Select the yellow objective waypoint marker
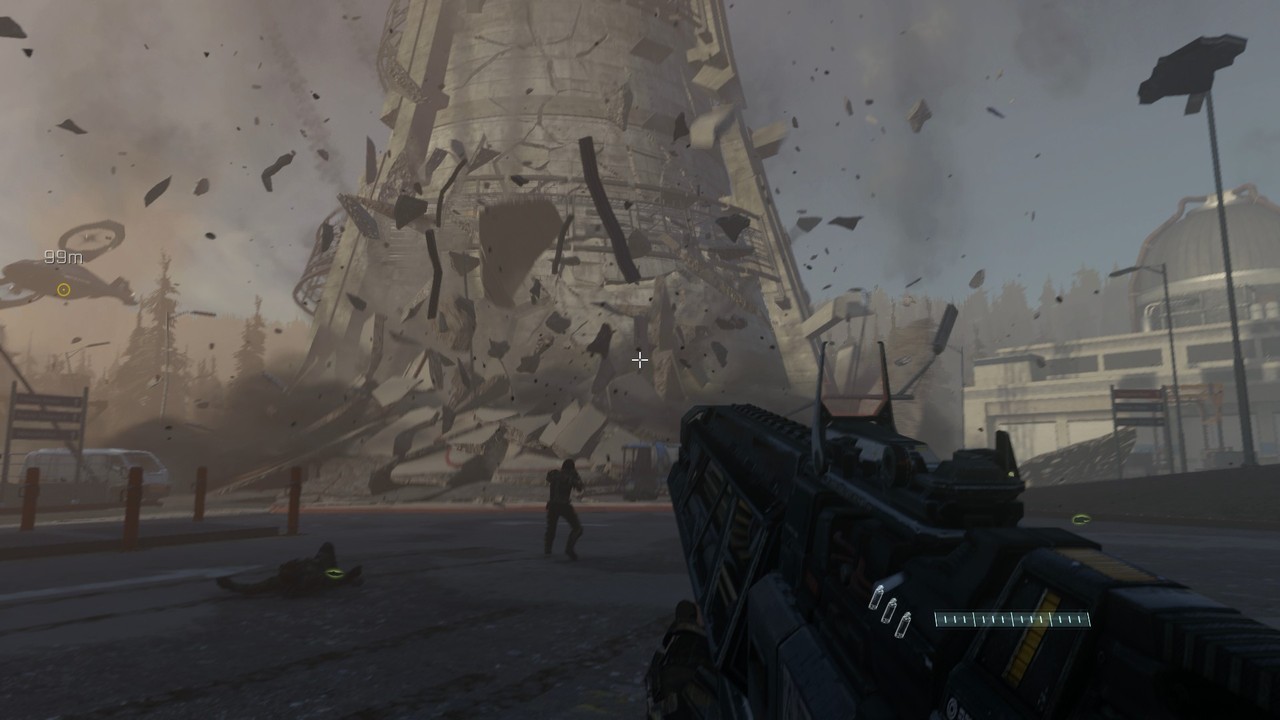This screenshot has width=1280, height=720. point(64,290)
